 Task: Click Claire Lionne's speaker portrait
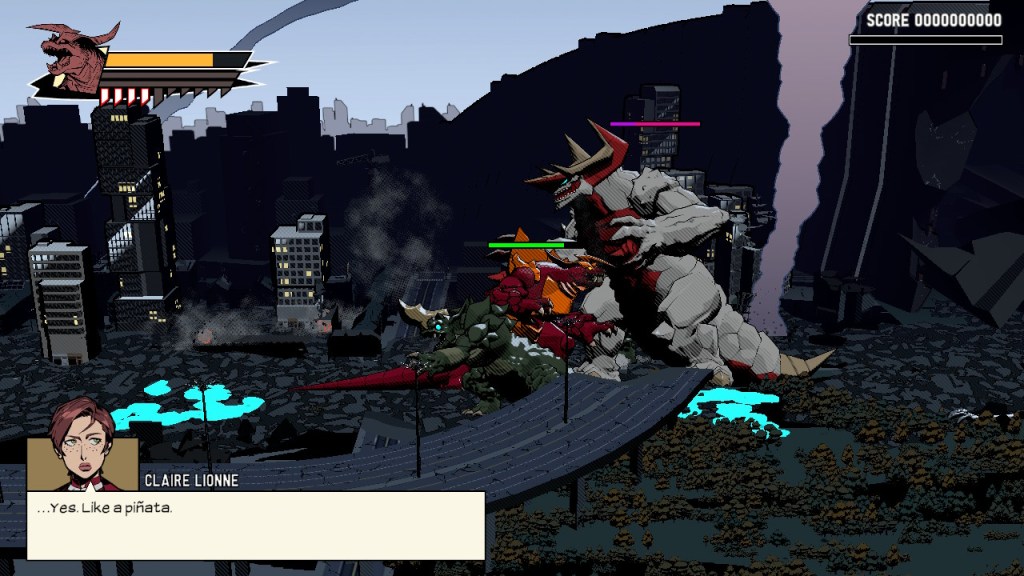(82, 448)
